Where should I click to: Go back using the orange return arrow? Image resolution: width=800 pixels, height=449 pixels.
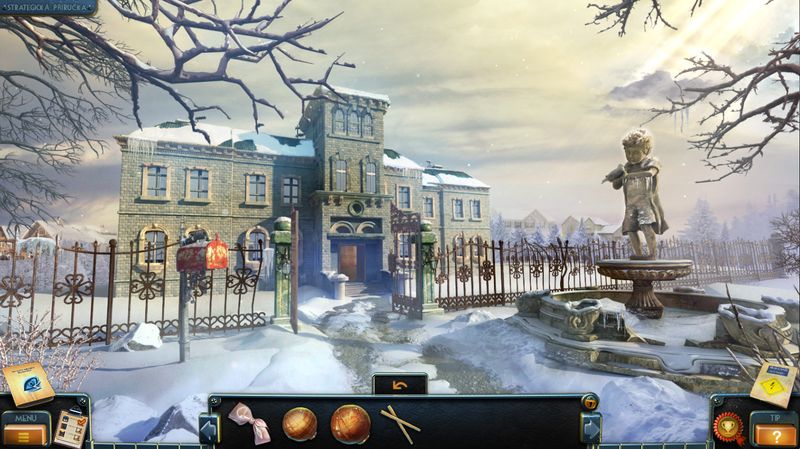click(400, 384)
